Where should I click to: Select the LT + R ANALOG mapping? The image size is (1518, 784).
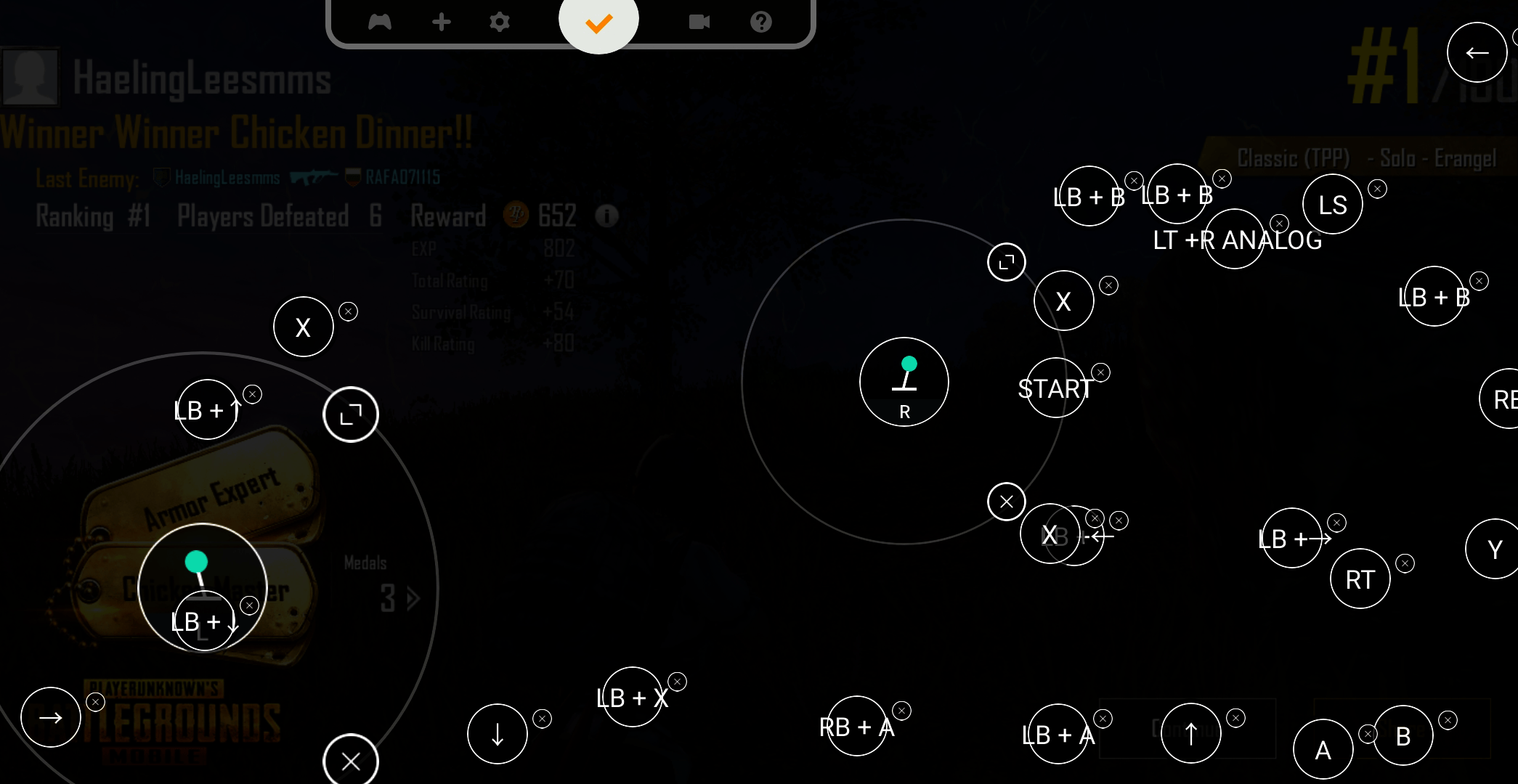[1235, 240]
